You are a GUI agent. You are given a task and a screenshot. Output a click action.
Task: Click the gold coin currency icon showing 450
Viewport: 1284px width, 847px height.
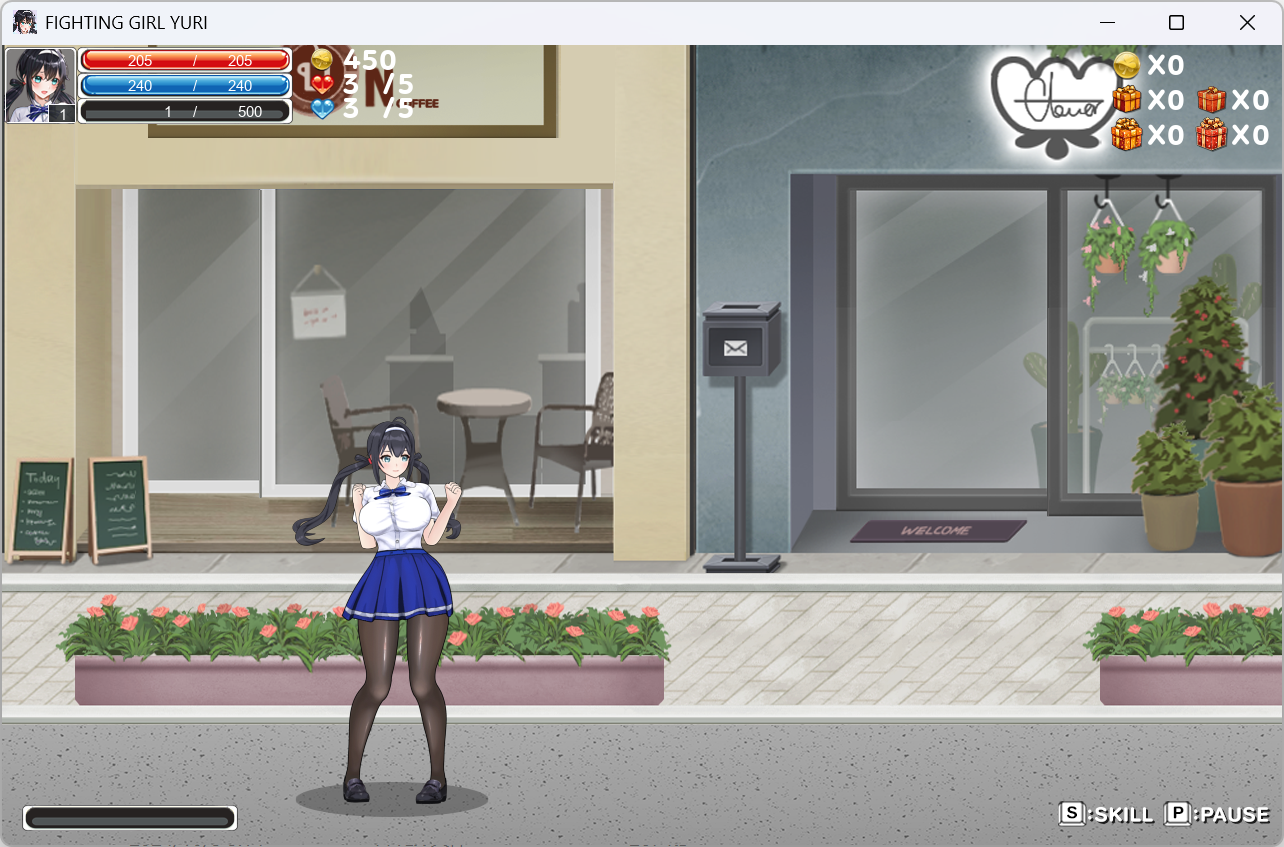point(320,60)
